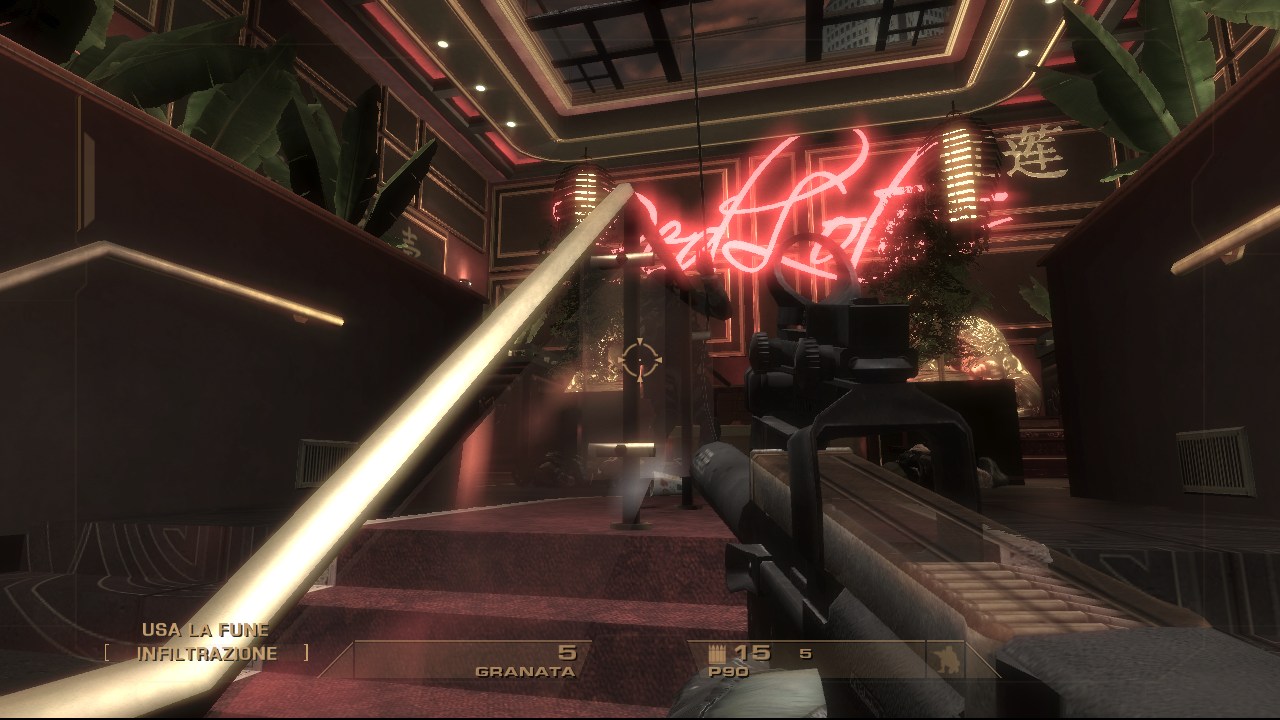Select the Granata grenade slot
The height and width of the screenshot is (720, 1280).
pyautogui.click(x=526, y=661)
